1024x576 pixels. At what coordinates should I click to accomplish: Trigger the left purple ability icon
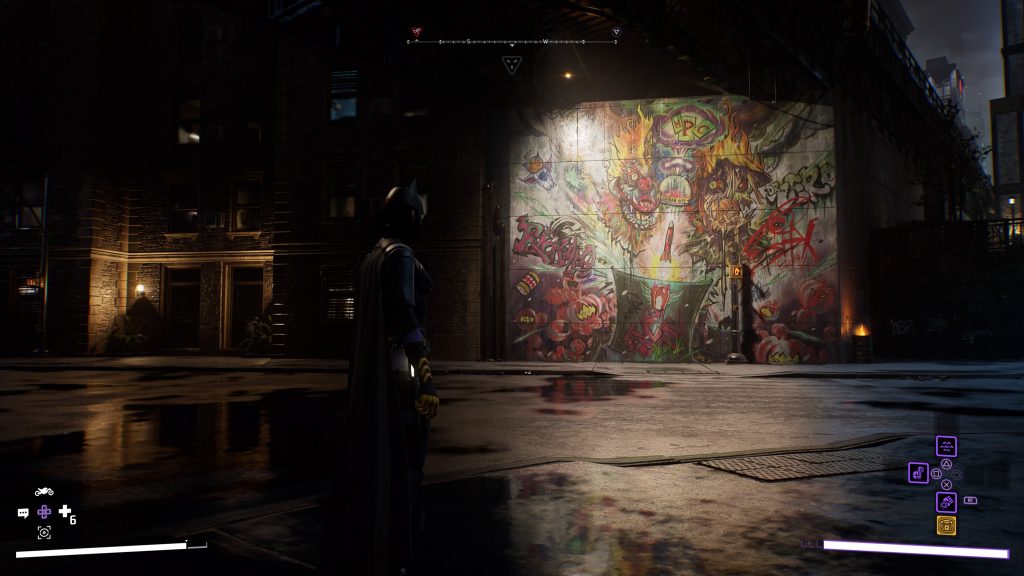pyautogui.click(x=918, y=472)
